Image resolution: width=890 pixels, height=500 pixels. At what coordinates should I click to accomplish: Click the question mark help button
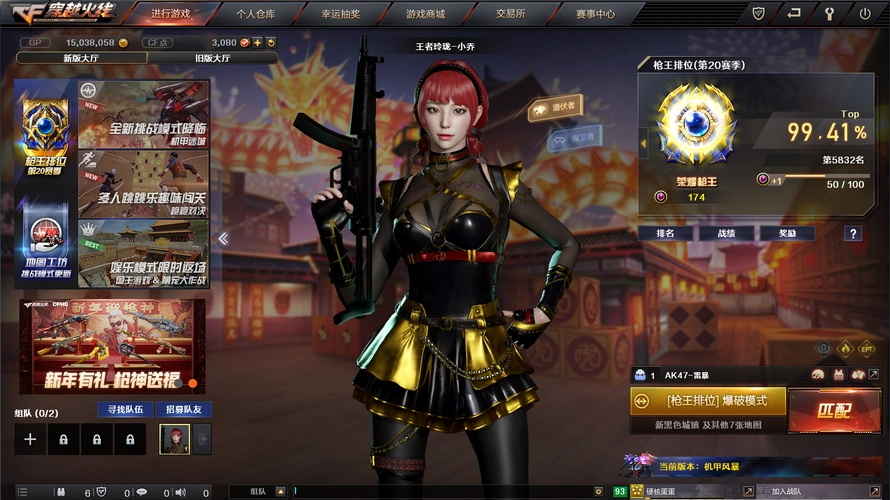coord(852,233)
